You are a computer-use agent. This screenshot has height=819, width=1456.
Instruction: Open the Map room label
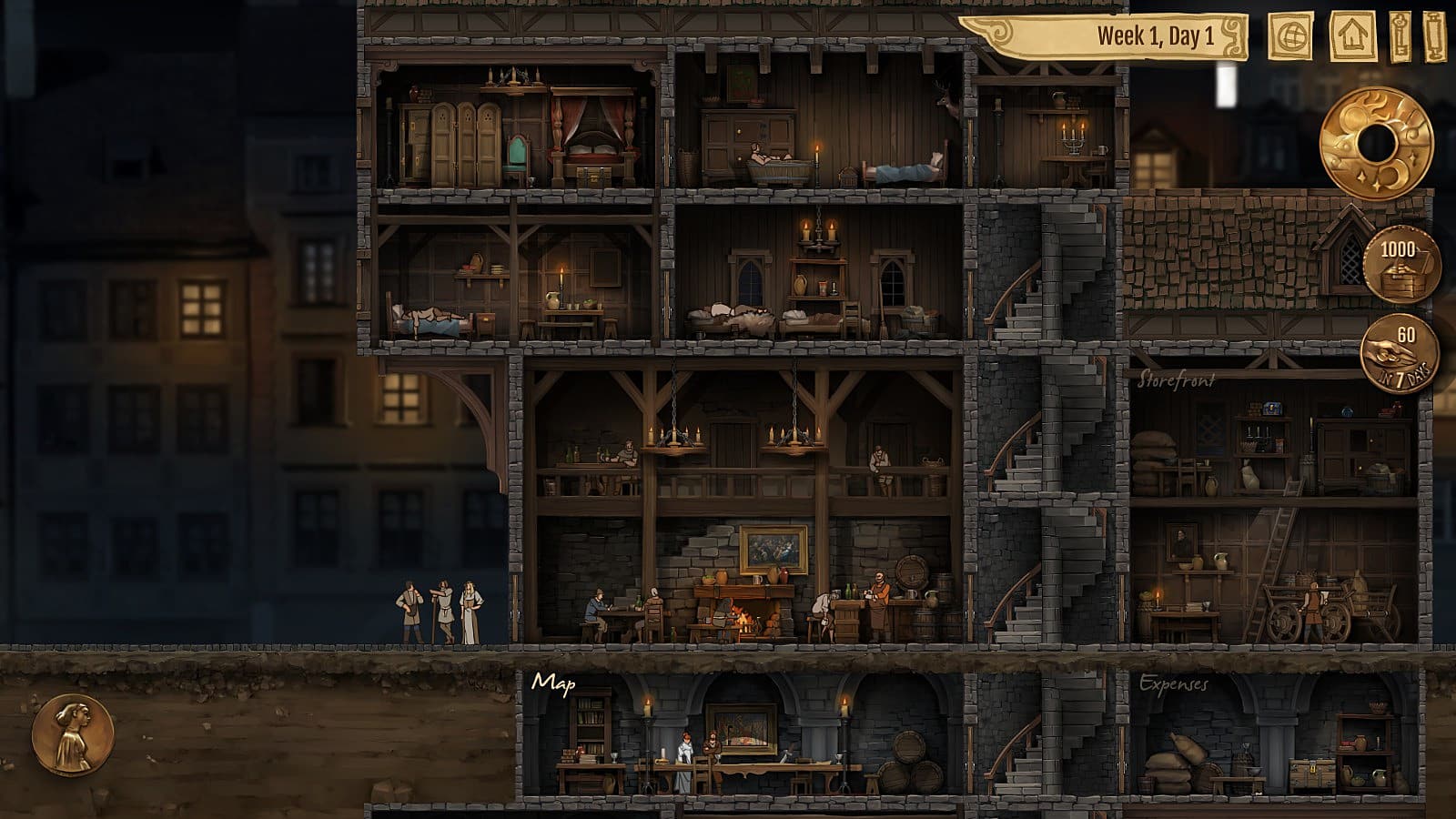553,682
